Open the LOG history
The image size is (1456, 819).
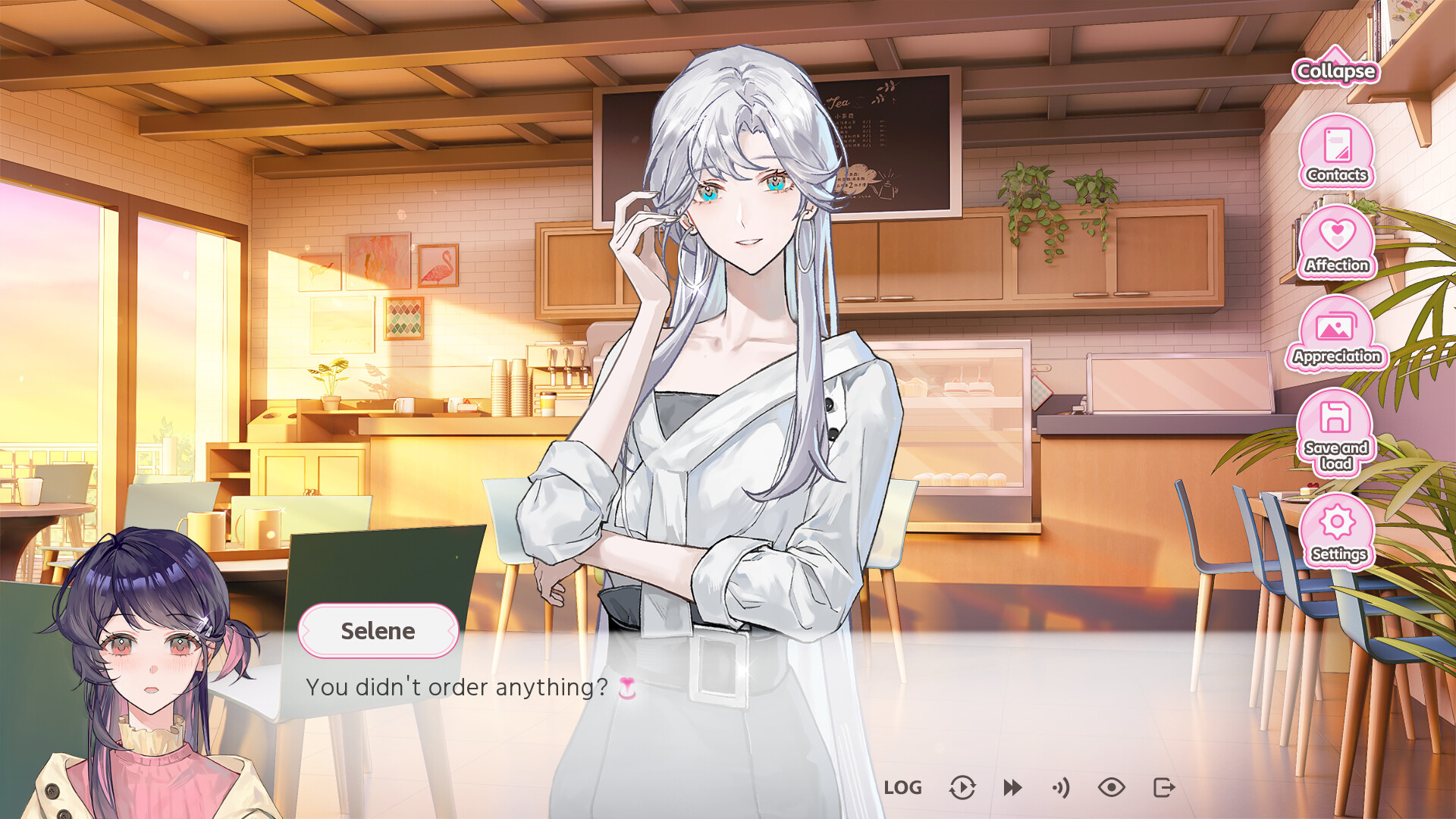[x=905, y=787]
